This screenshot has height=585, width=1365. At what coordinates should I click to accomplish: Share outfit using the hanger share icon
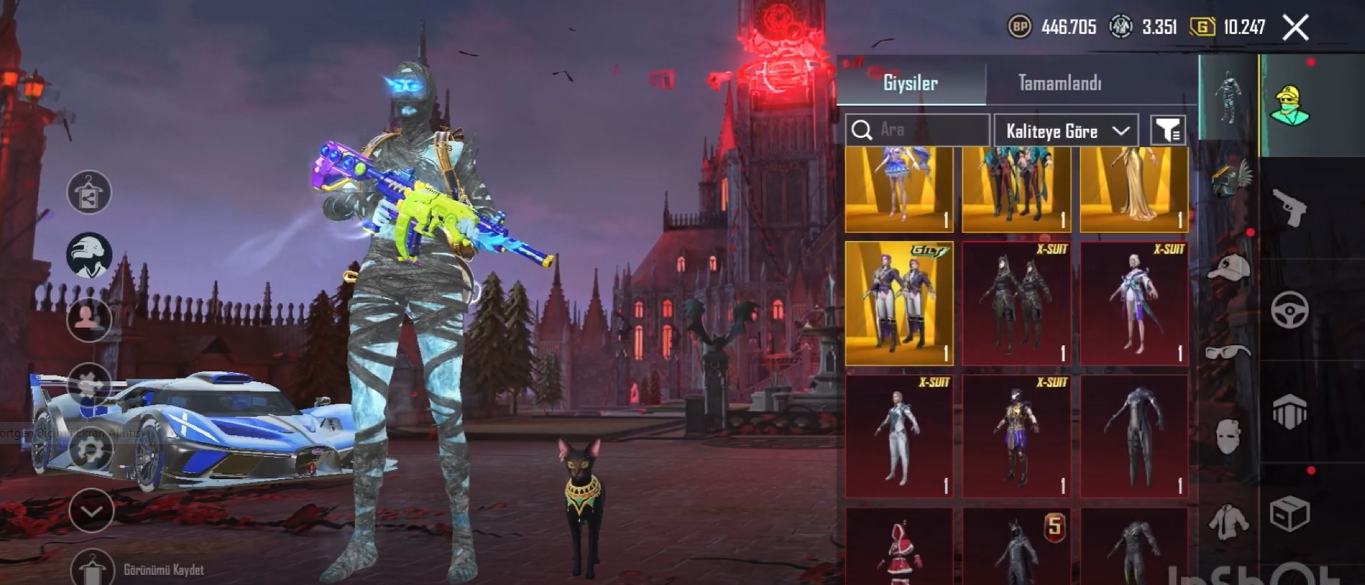pyautogui.click(x=89, y=192)
